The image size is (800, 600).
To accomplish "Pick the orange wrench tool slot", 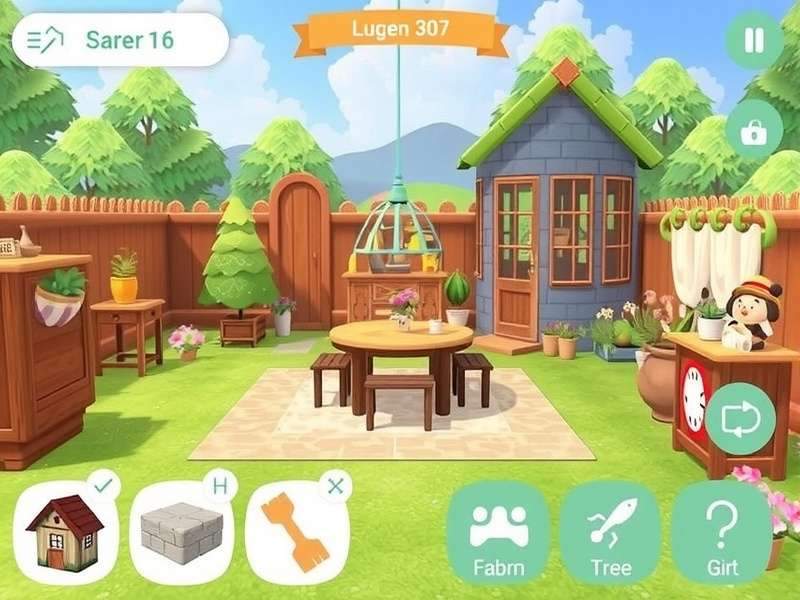I will pyautogui.click(x=296, y=533).
